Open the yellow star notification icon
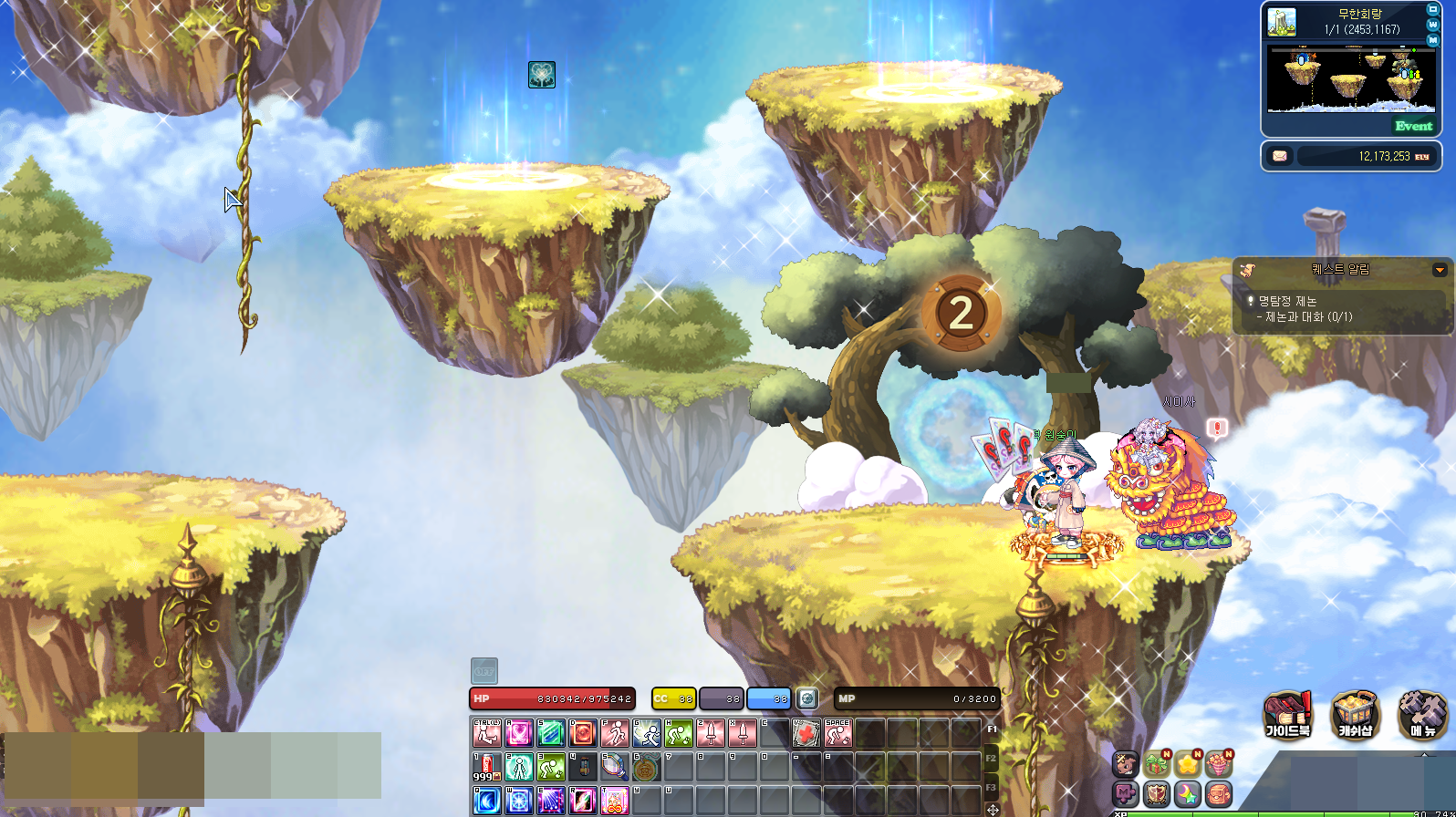Screen dimensions: 1456x817 (x=1188, y=763)
